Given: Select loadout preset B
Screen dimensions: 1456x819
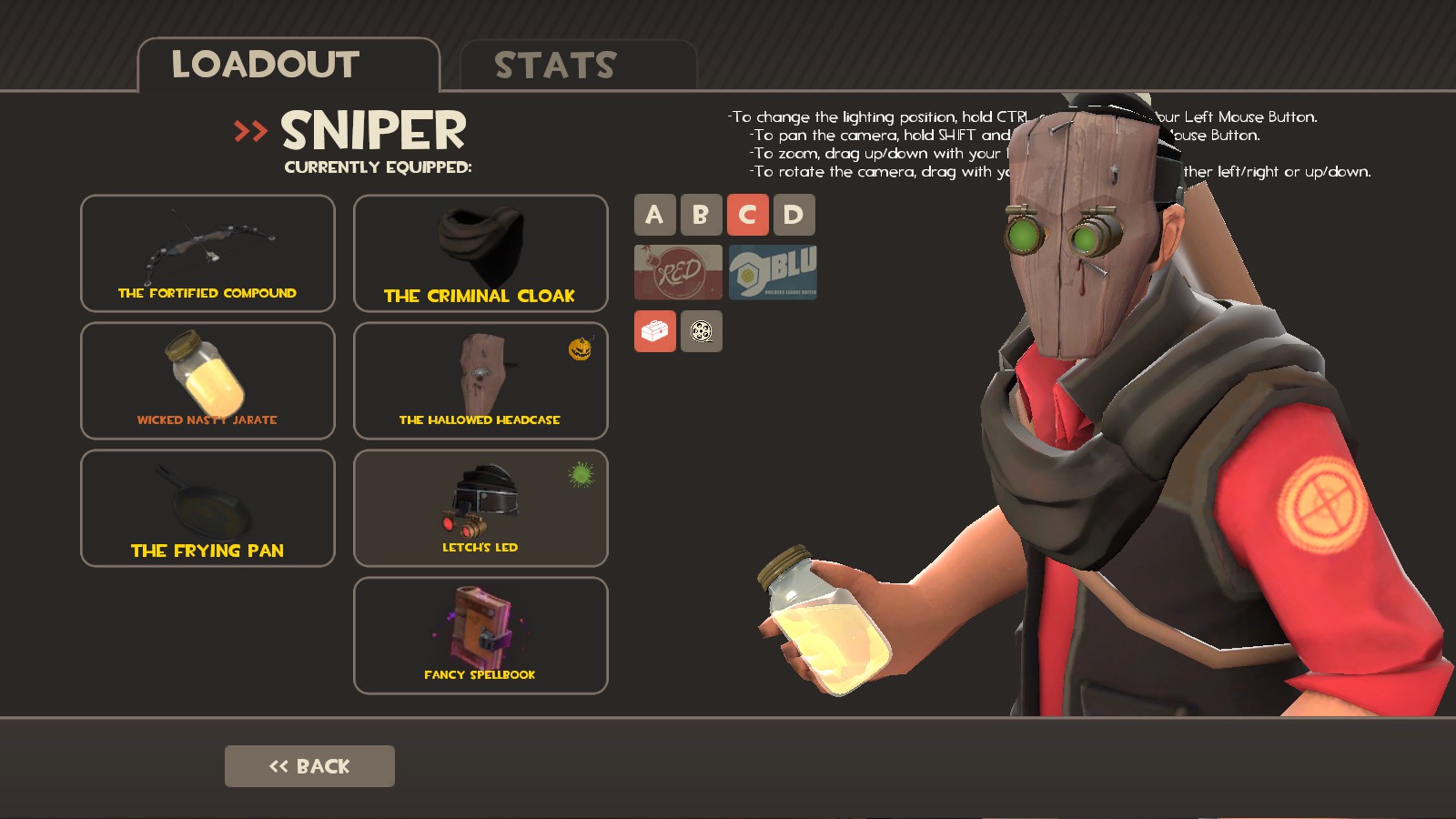Looking at the screenshot, I should point(701,215).
